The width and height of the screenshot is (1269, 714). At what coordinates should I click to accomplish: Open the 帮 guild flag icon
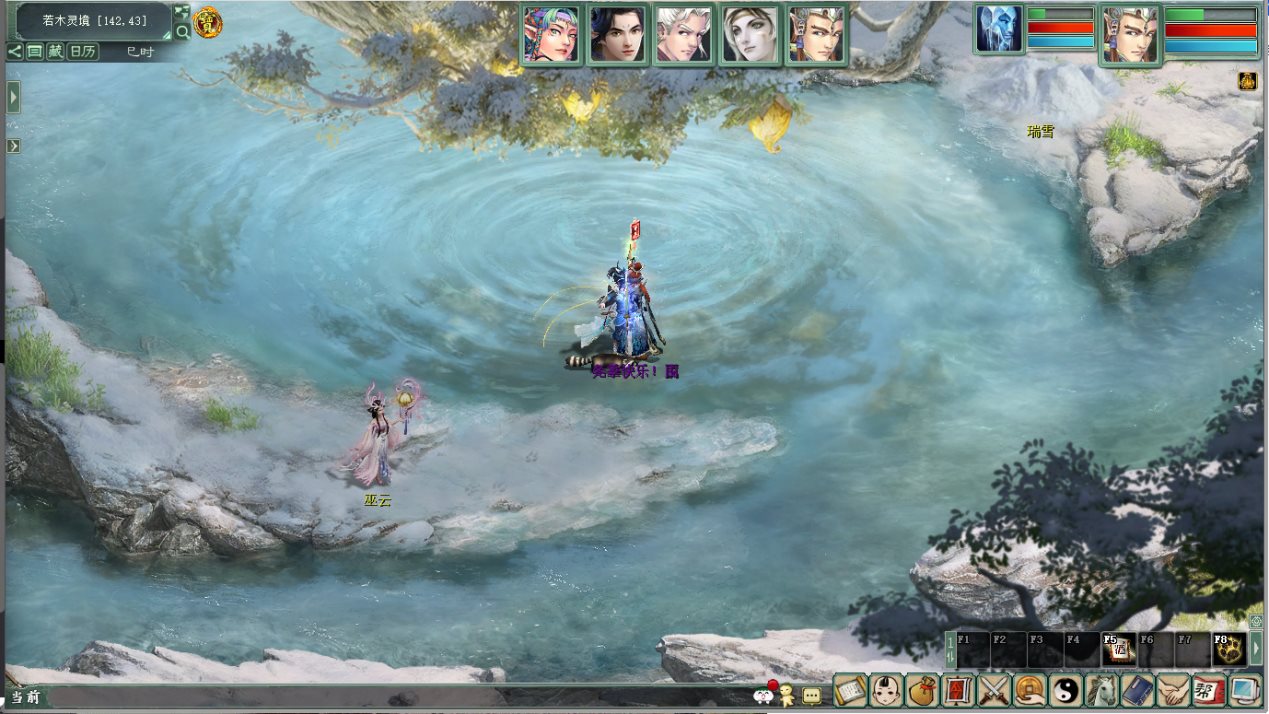click(1208, 690)
